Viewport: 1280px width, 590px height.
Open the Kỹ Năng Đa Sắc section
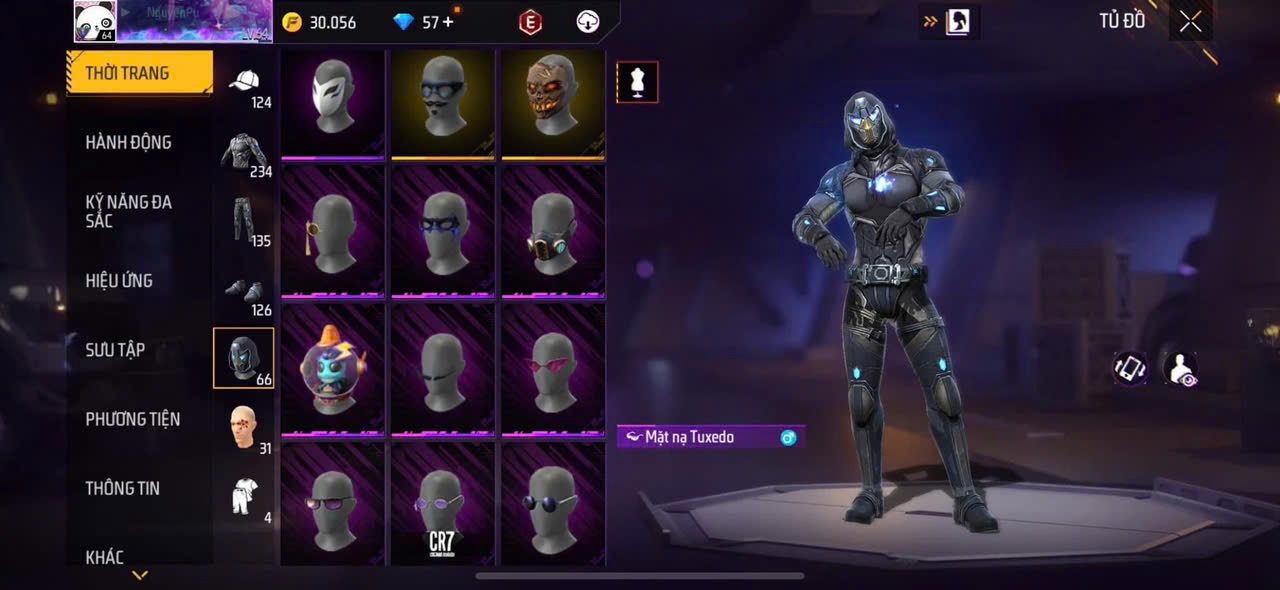[128, 211]
